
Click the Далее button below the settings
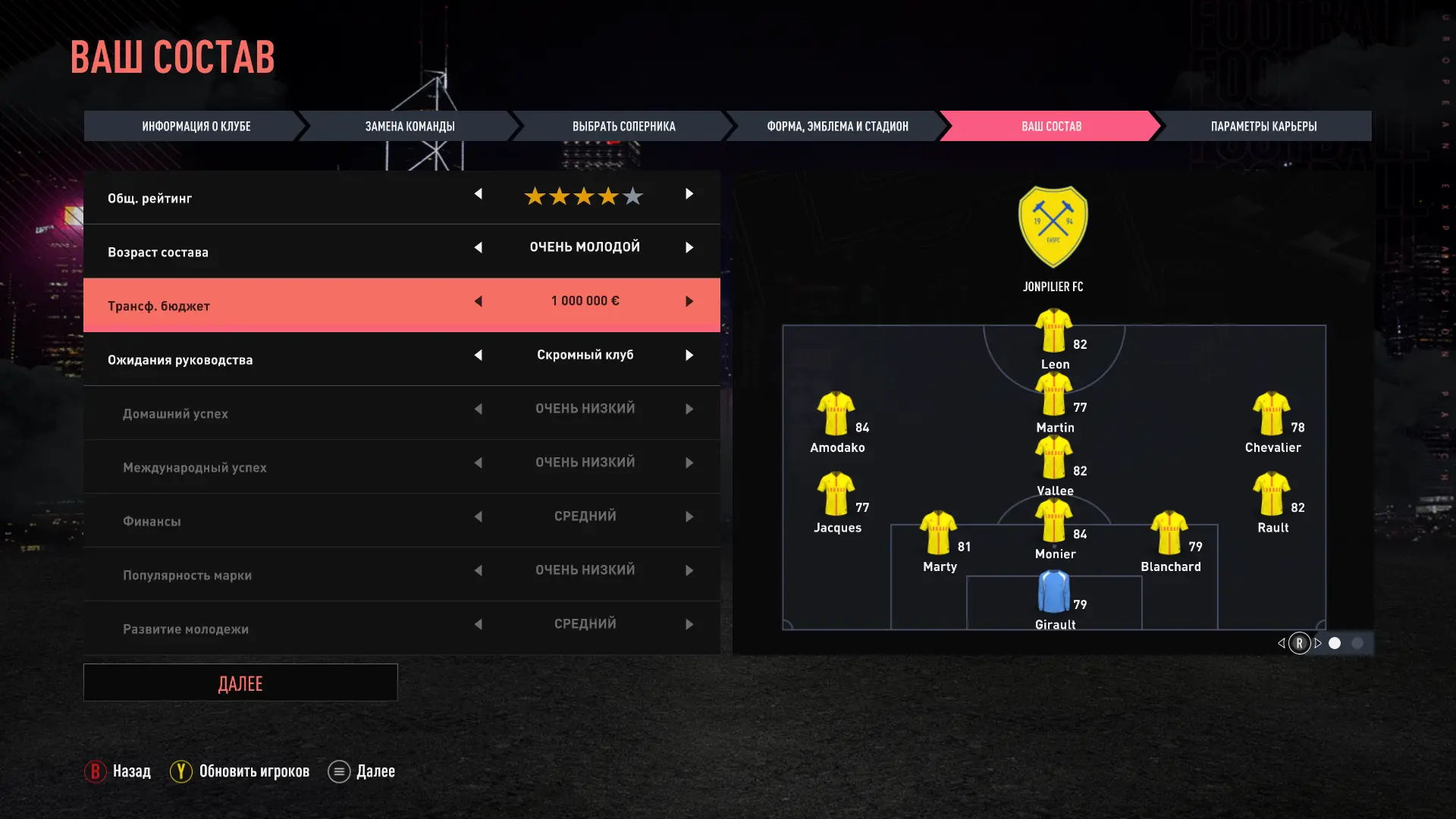240,683
